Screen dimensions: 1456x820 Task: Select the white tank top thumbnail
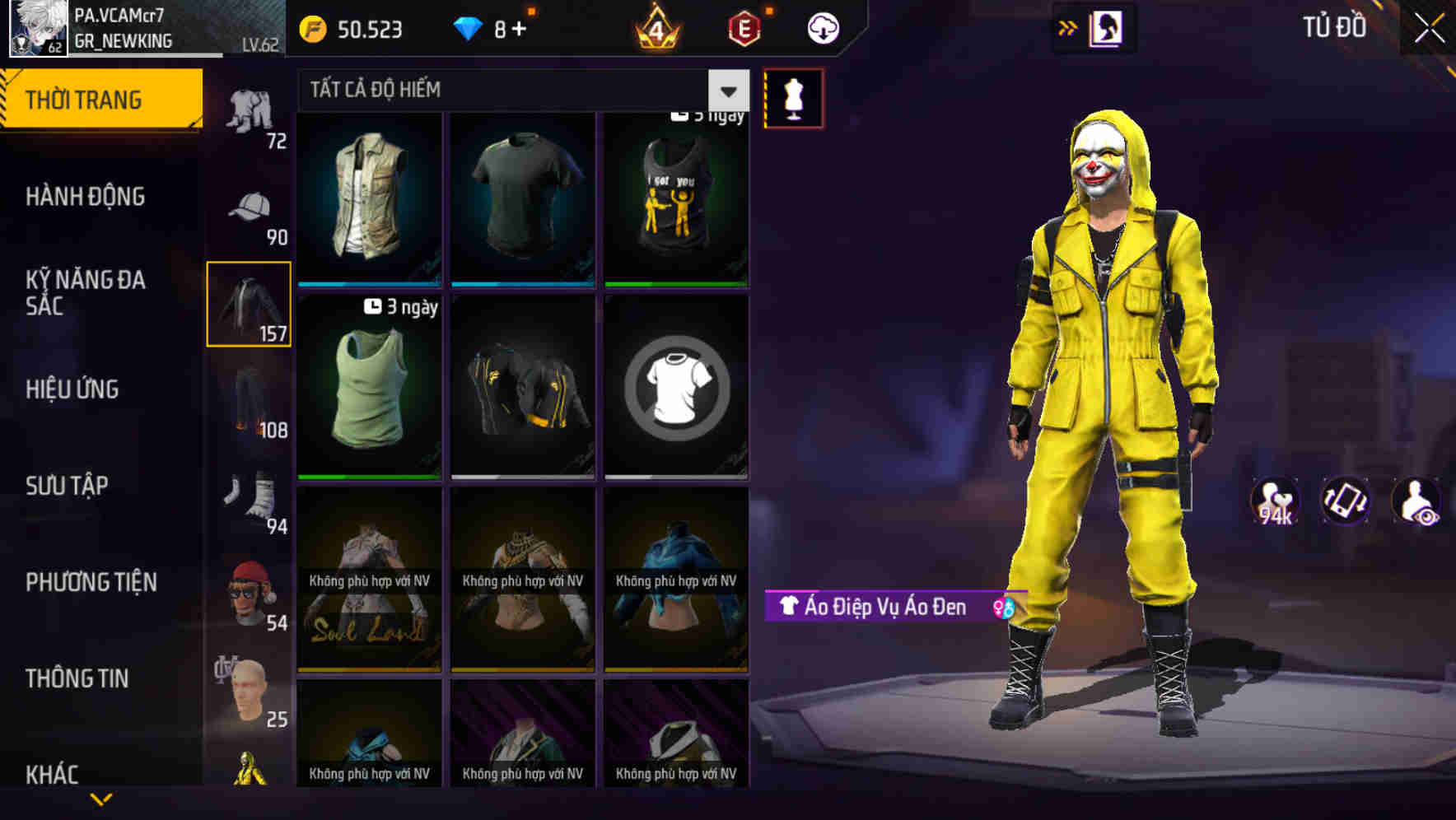369,387
